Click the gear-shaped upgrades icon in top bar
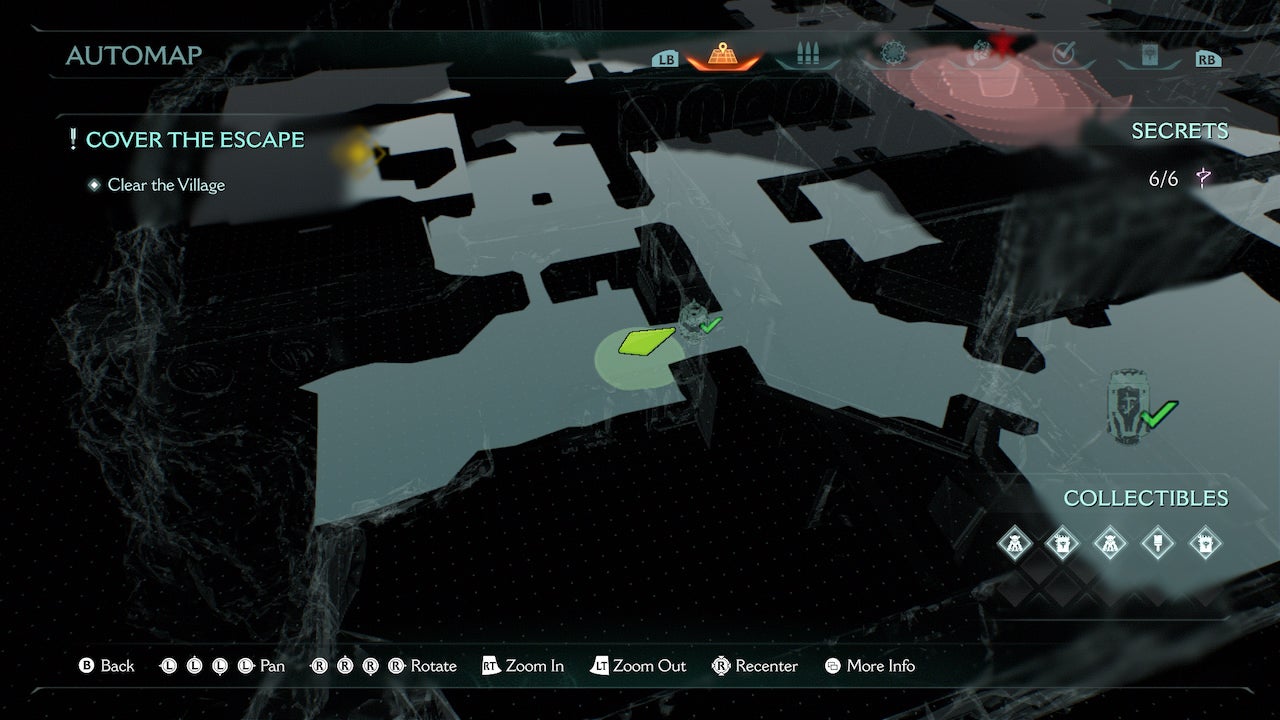The width and height of the screenshot is (1280, 720). (893, 52)
